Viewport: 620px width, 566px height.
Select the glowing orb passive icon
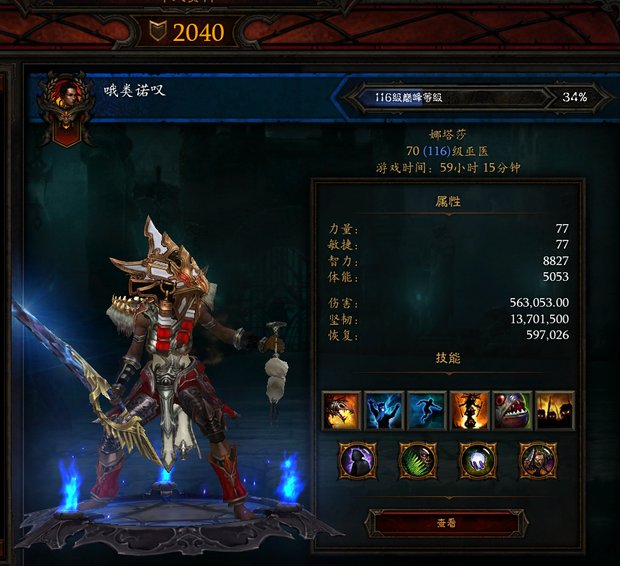pos(478,461)
